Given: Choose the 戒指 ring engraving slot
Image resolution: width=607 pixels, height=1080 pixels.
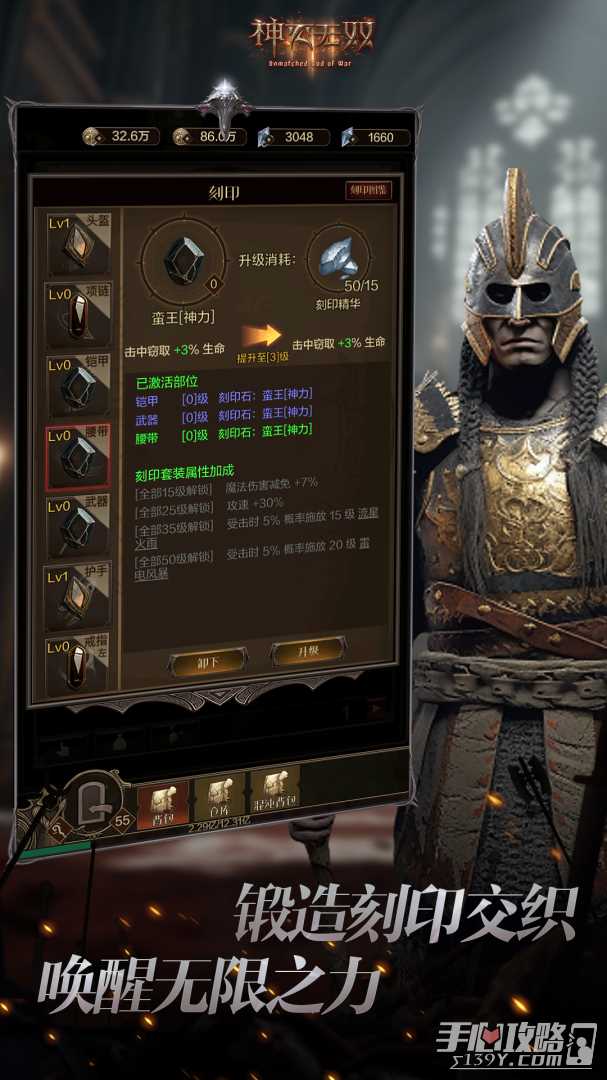Looking at the screenshot, I should coord(77,667).
